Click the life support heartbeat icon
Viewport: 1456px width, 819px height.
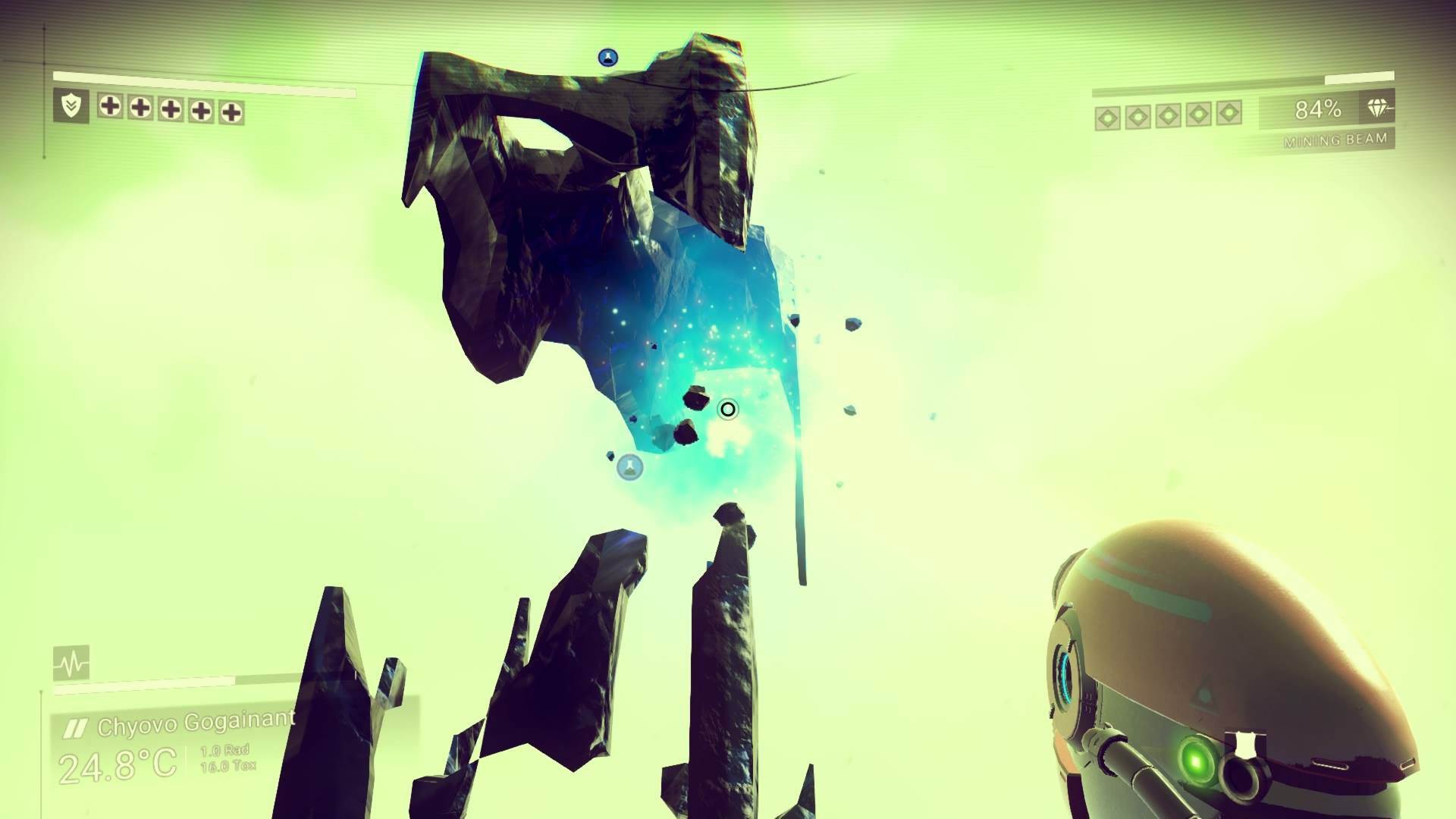[x=71, y=663]
